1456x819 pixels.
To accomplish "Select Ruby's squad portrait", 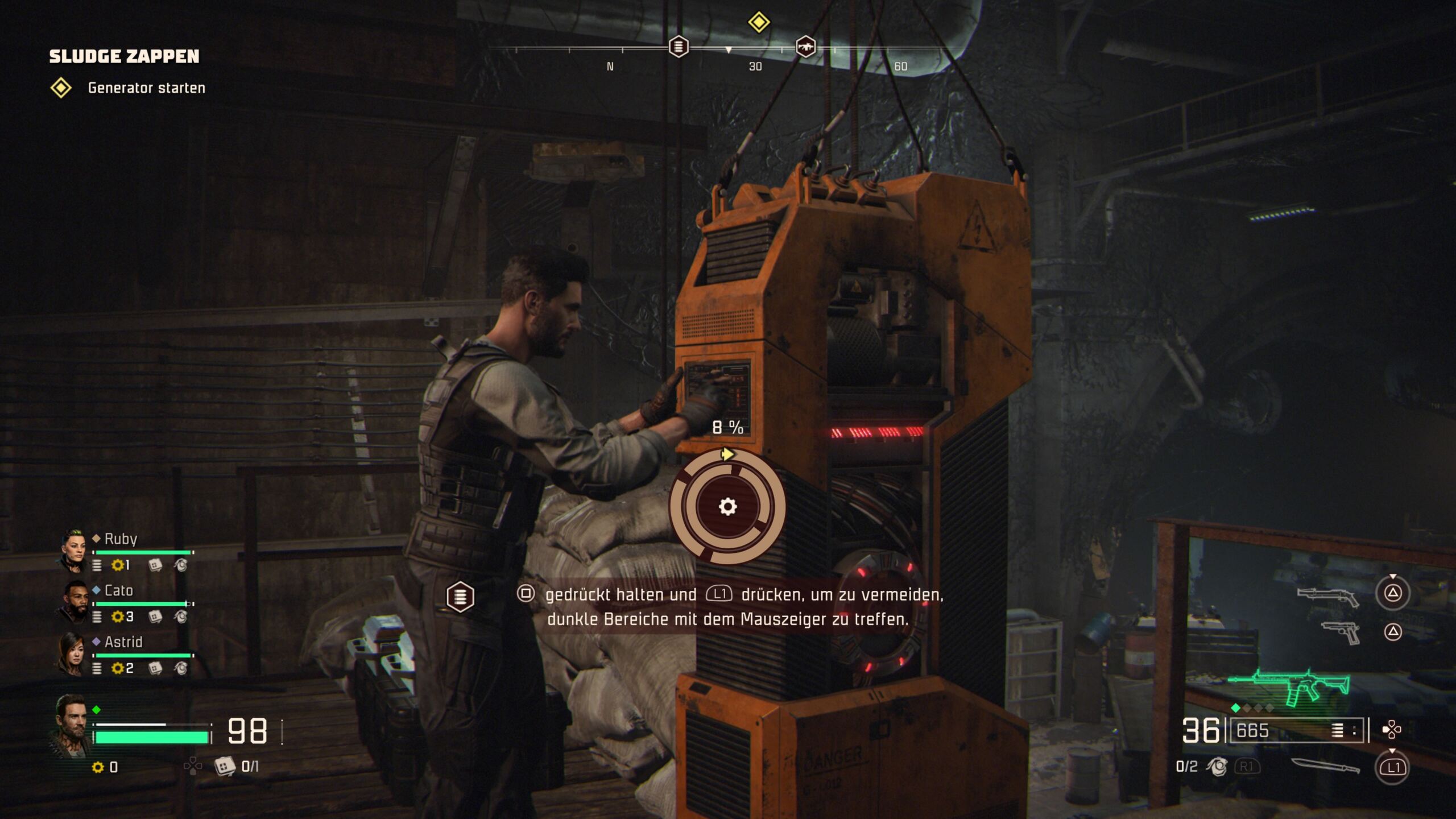I will pyautogui.click(x=73, y=550).
